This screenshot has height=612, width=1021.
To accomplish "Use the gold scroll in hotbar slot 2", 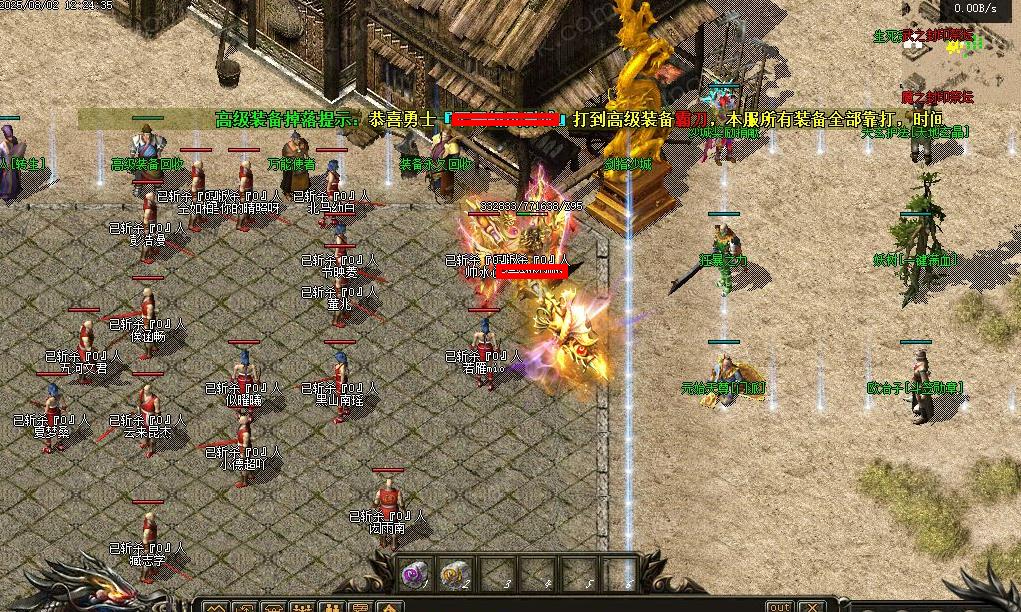I will pos(455,573).
